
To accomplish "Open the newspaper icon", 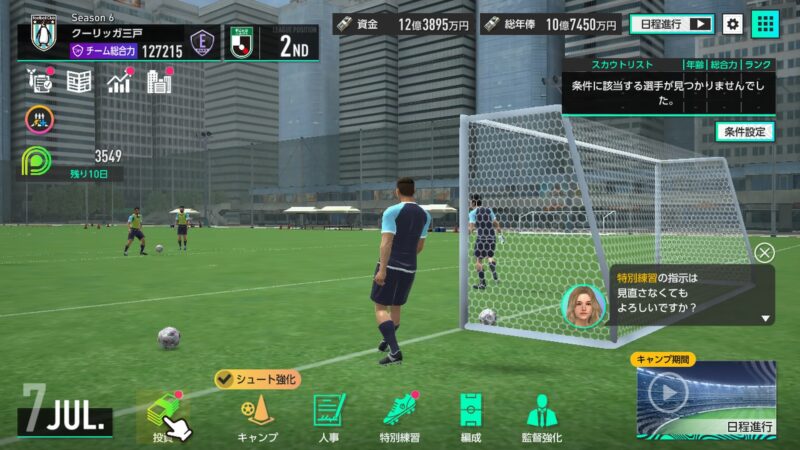I will [79, 82].
